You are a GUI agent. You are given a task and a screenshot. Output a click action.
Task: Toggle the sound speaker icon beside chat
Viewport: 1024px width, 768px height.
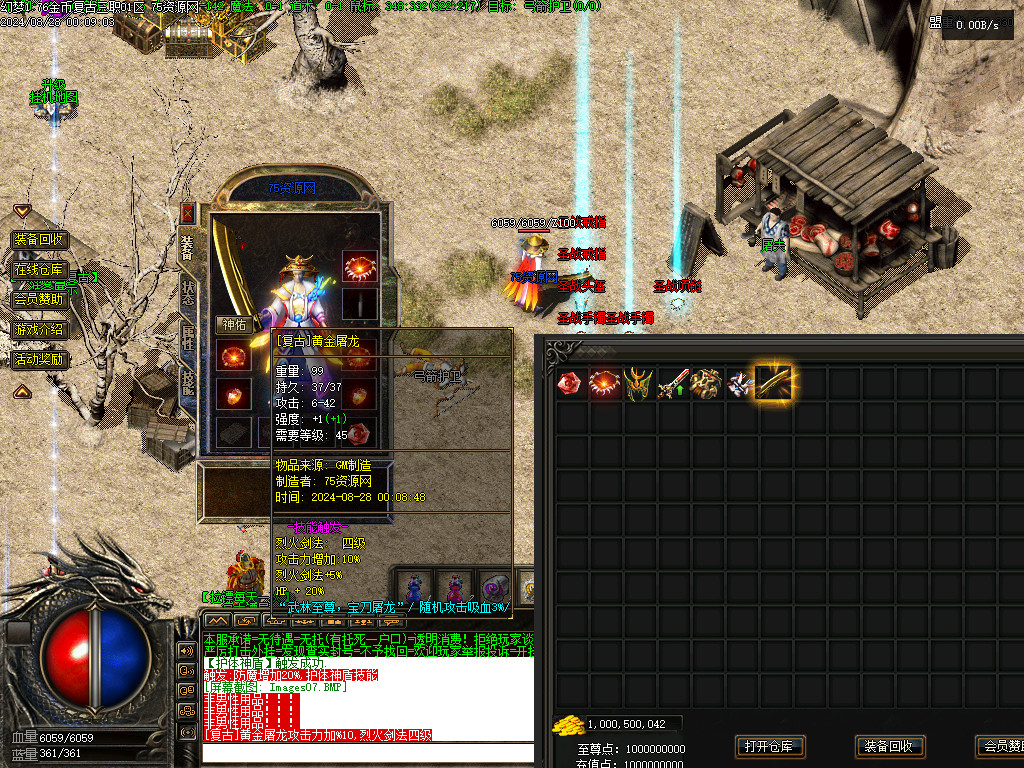pyautogui.click(x=186, y=650)
